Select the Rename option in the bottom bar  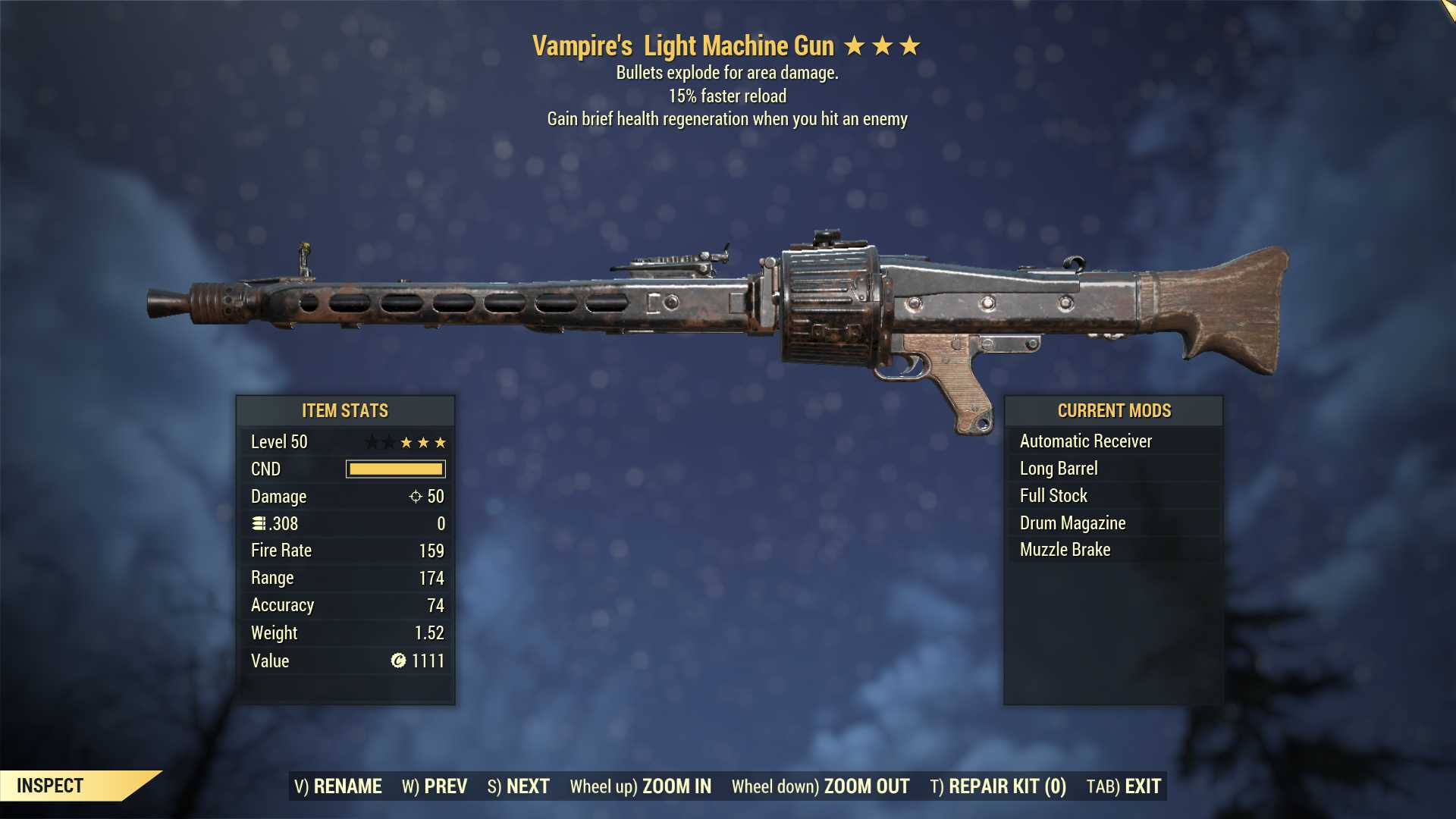[338, 786]
